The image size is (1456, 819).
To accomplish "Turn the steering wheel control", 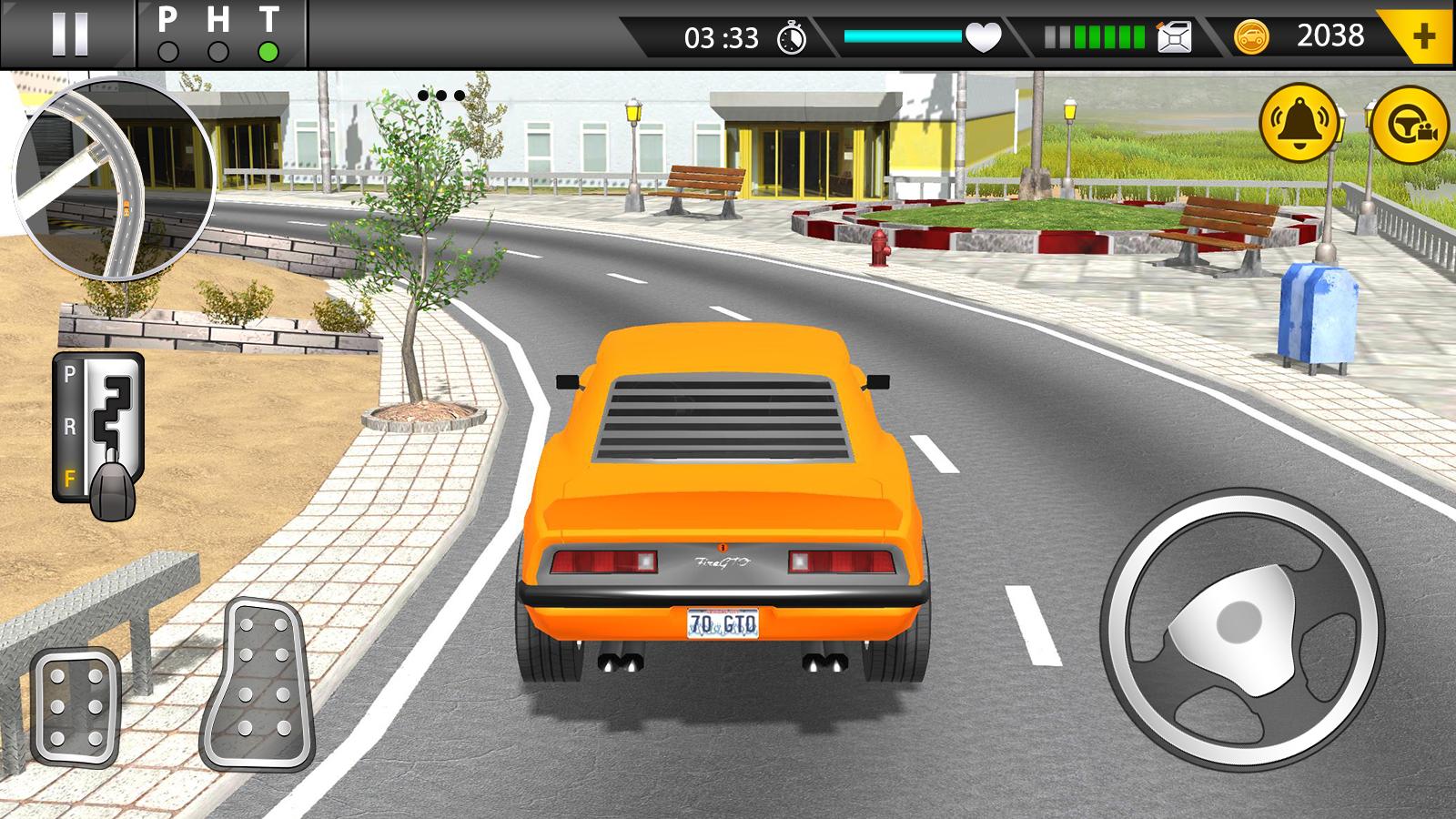I will (x=1241, y=626).
